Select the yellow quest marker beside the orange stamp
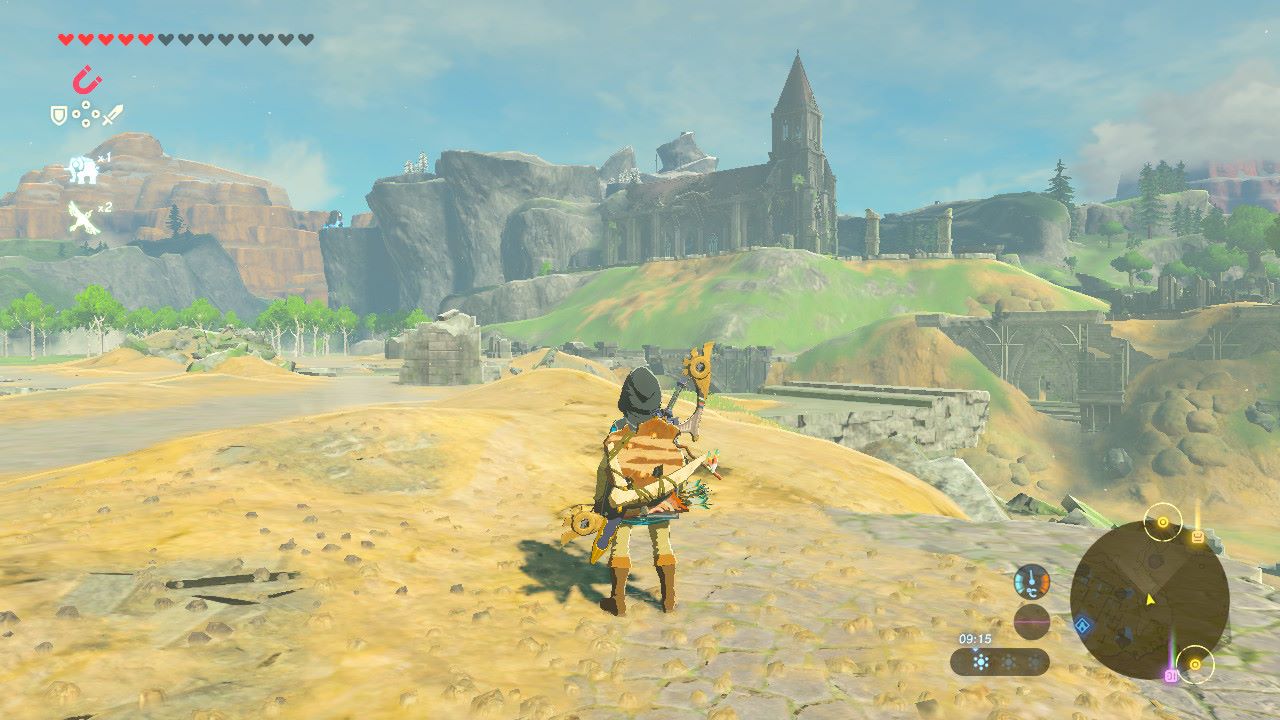The height and width of the screenshot is (720, 1280). (1163, 521)
